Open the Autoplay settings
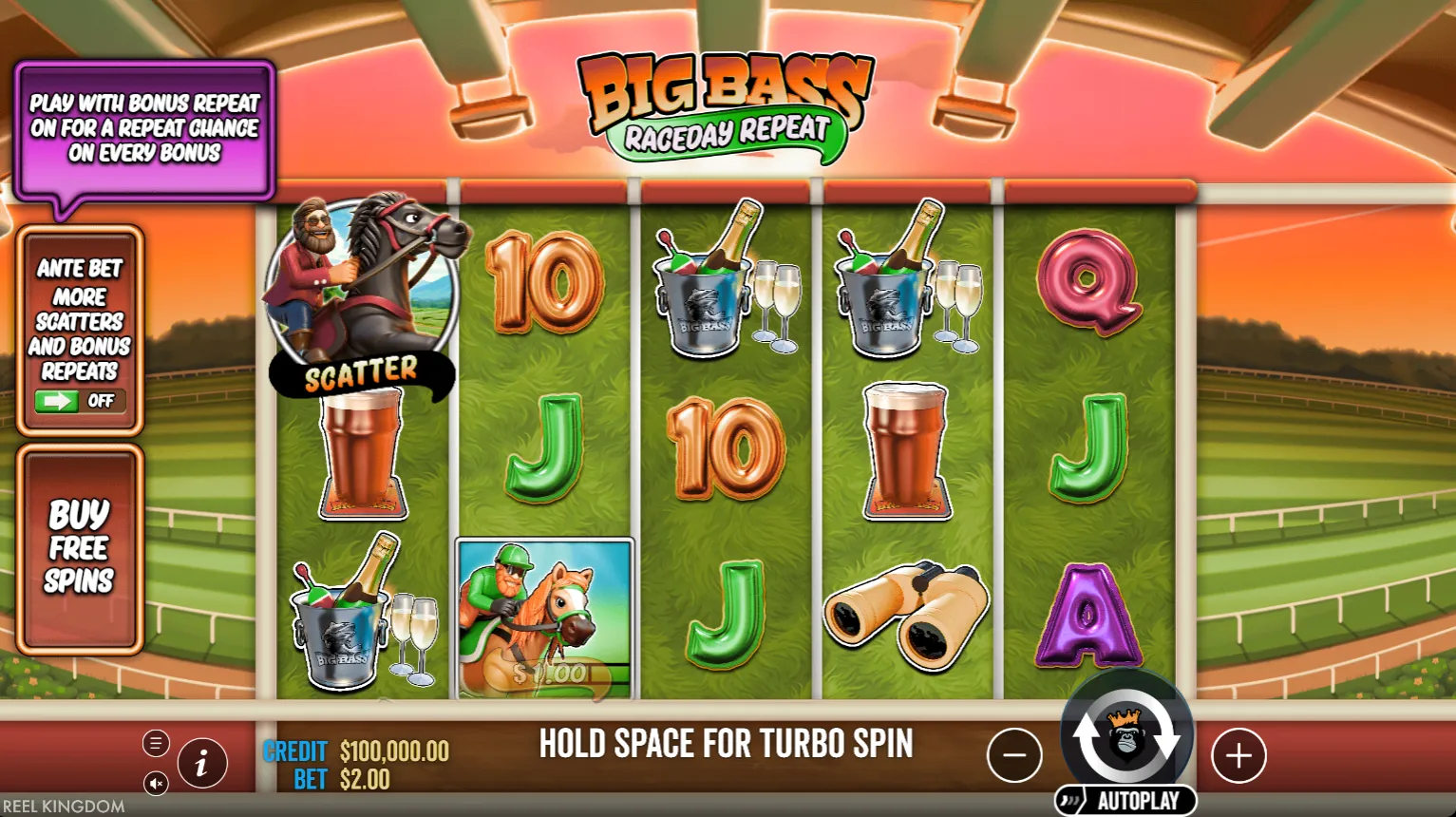 pos(1127,801)
